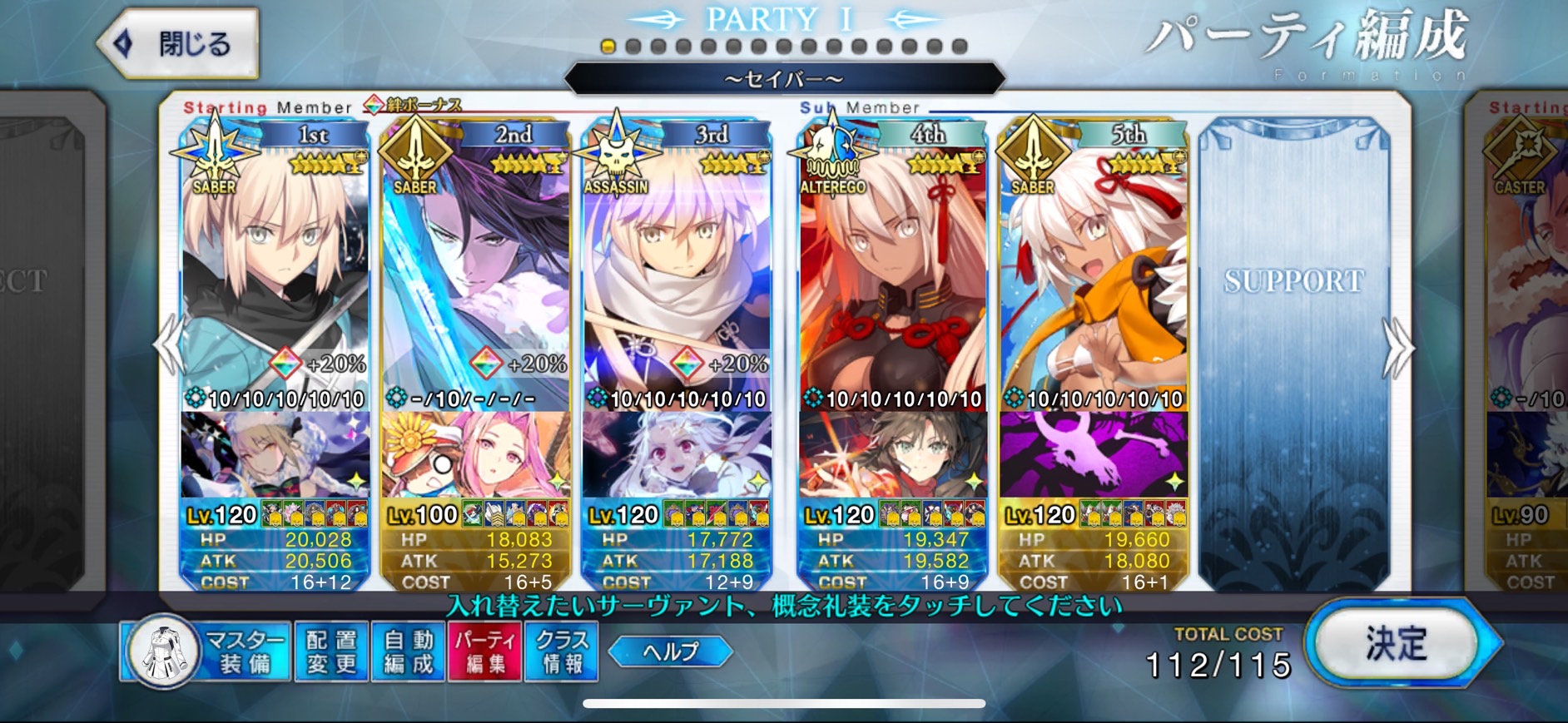Change the 5th servant's purple skull craft essence
Screen dimensions: 1568x723
click(1094, 454)
